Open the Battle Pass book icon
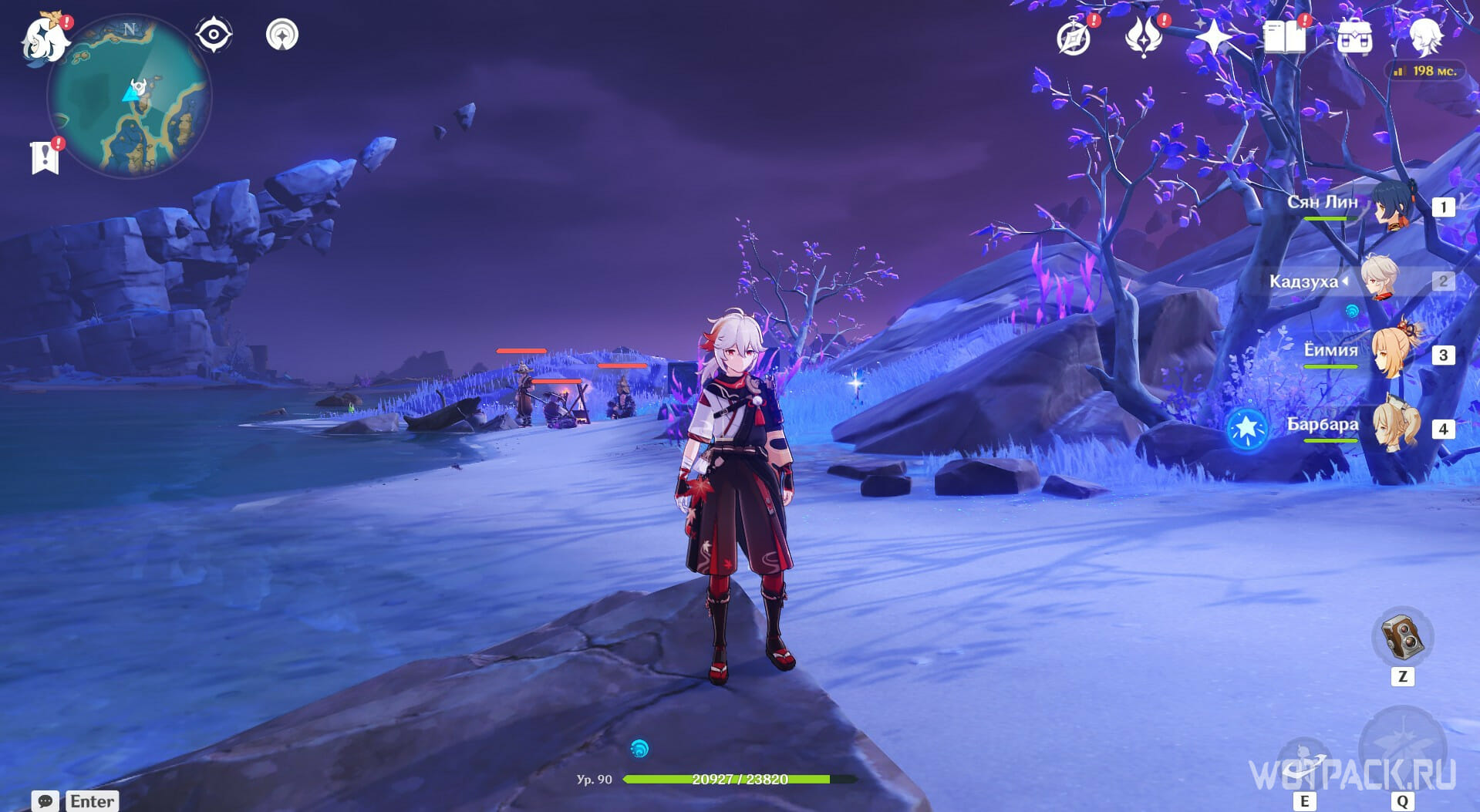Screen dimensions: 1480x812 click(x=1284, y=36)
